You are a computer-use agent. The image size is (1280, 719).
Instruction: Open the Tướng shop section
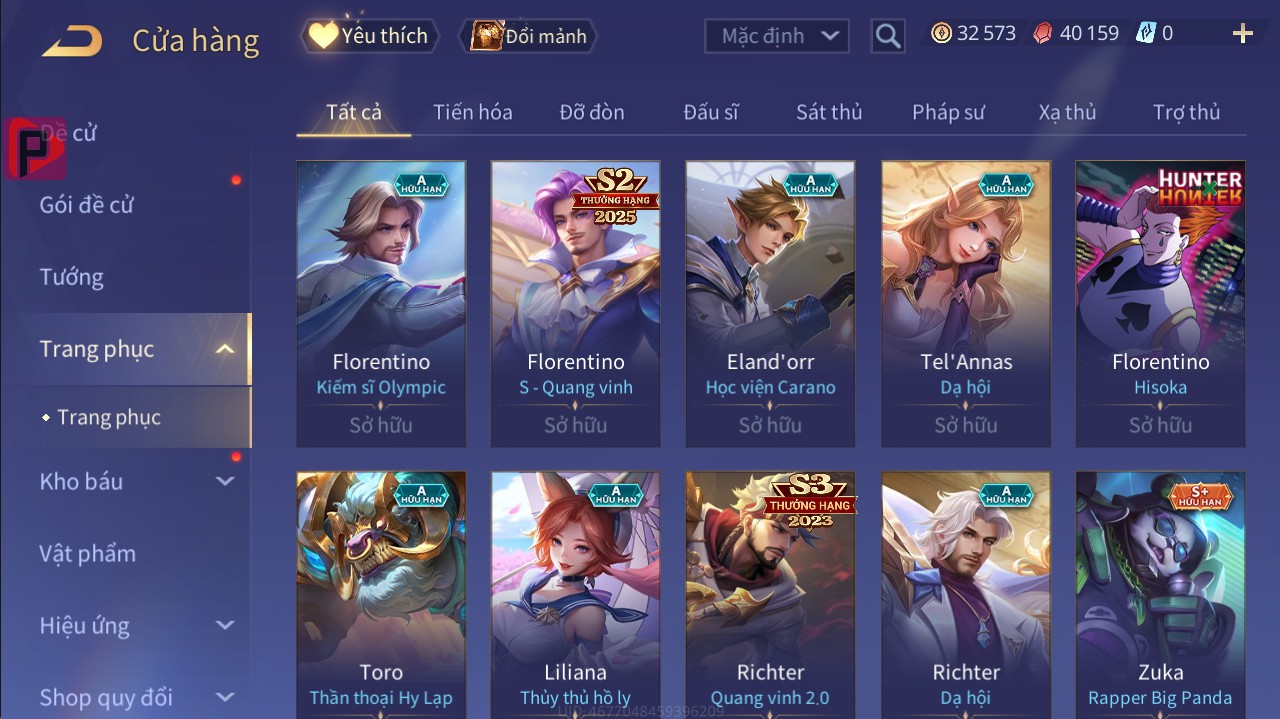pos(71,277)
